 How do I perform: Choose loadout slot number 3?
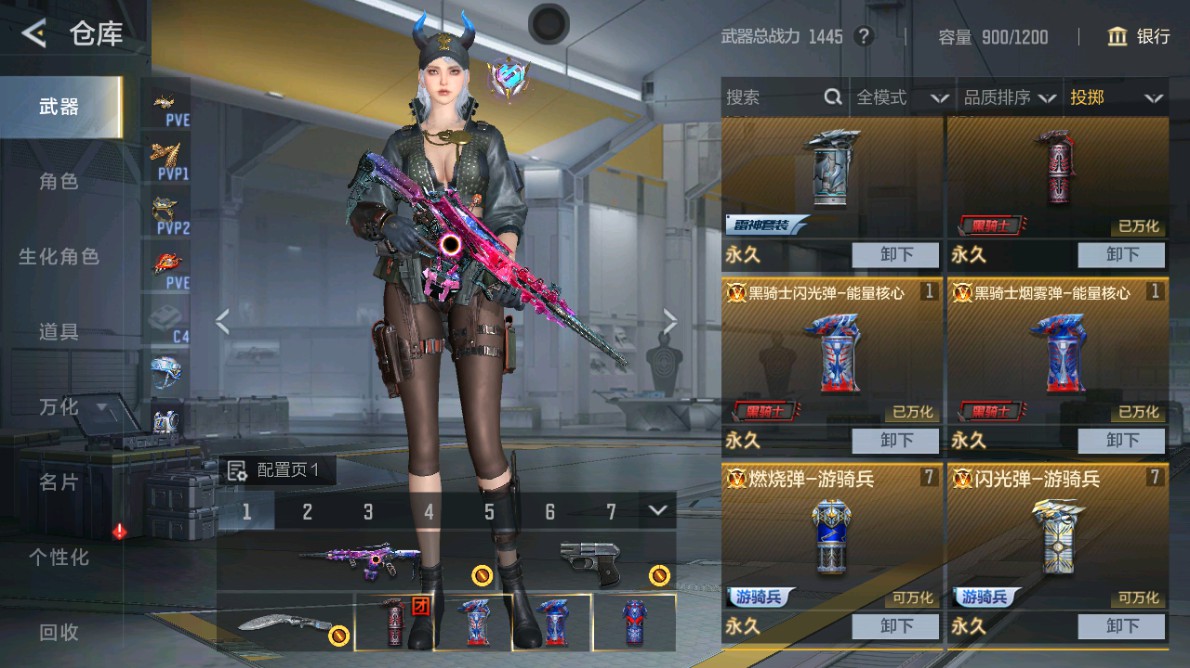coord(368,512)
